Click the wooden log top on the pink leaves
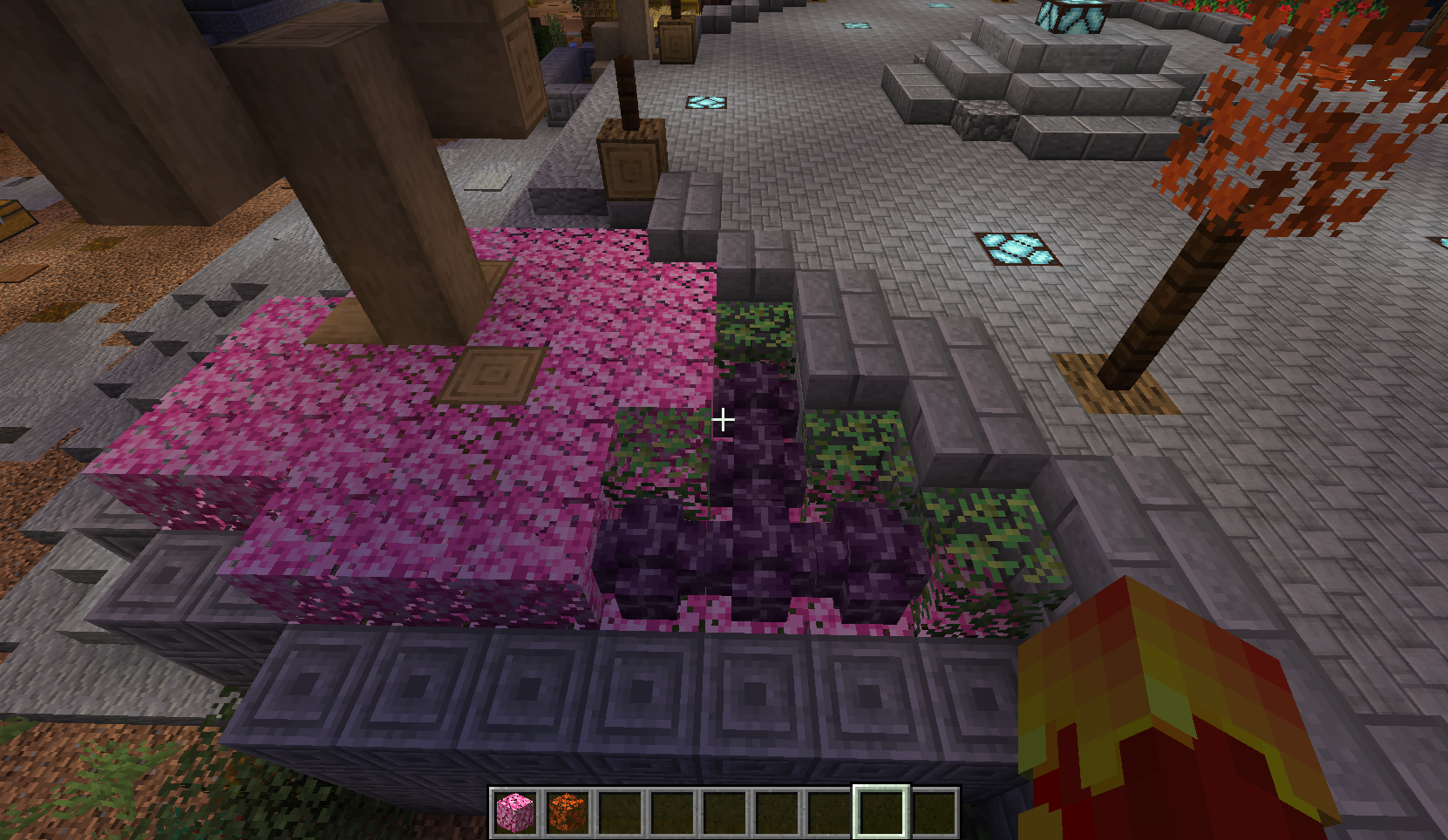 (x=493, y=375)
